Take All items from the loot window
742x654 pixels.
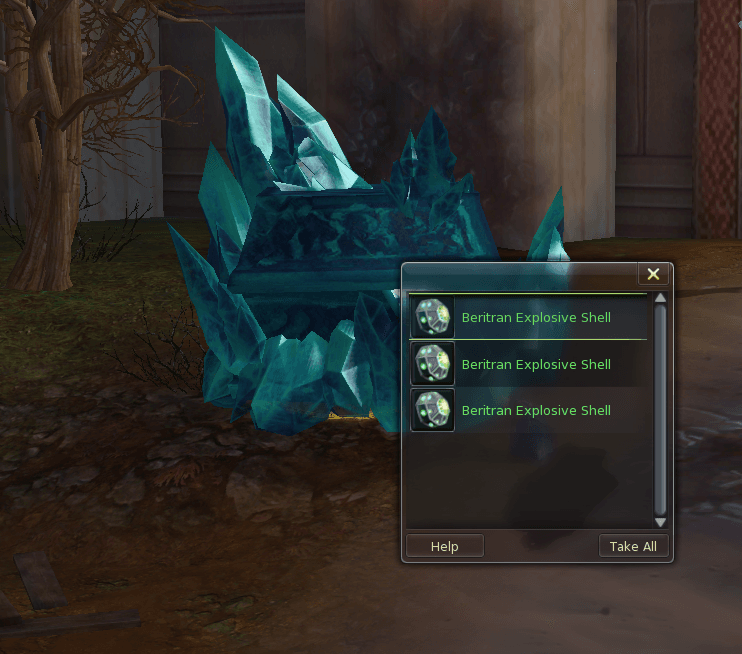[x=633, y=546]
